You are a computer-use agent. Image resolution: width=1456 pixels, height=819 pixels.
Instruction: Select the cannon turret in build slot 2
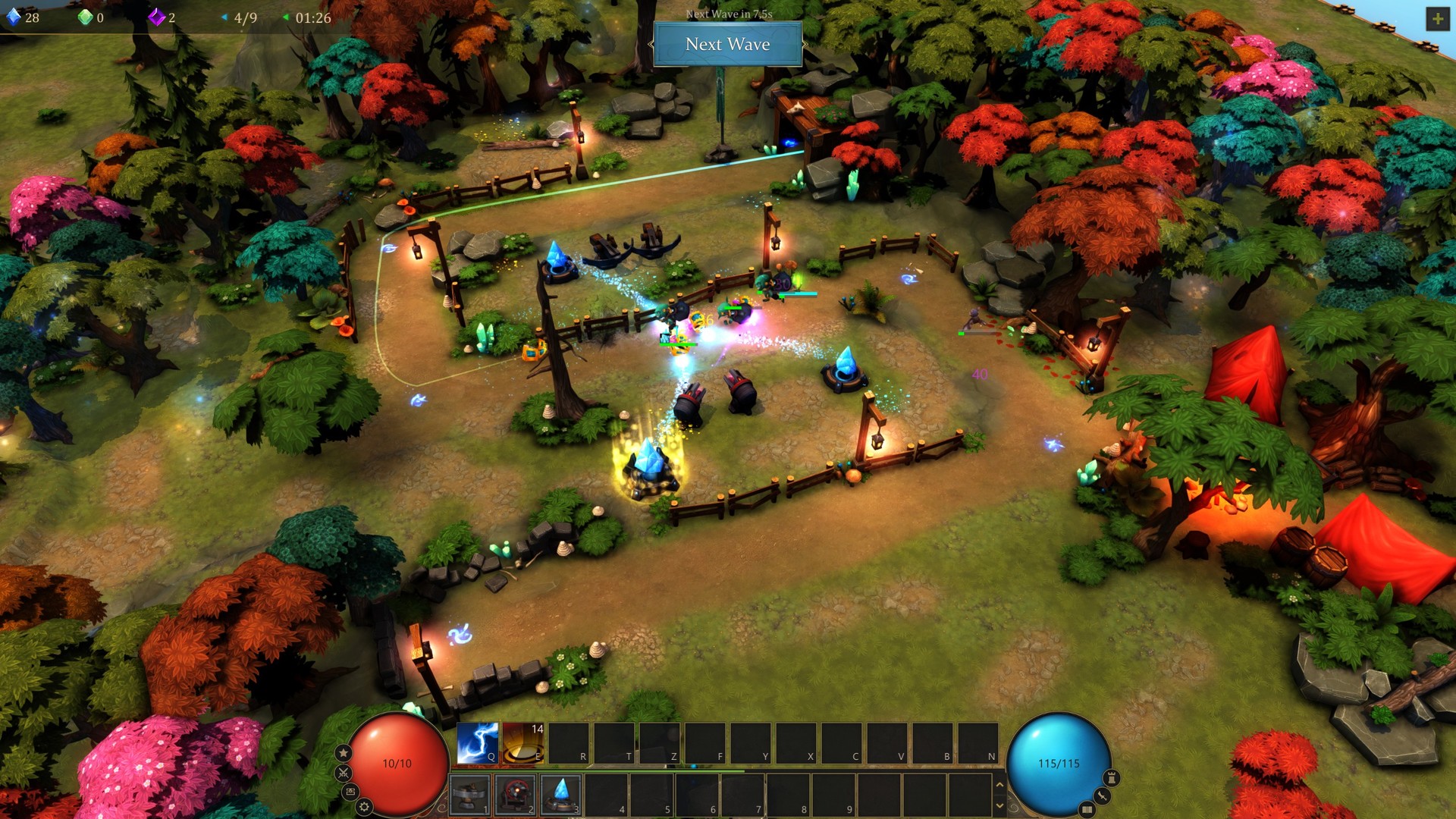click(516, 796)
